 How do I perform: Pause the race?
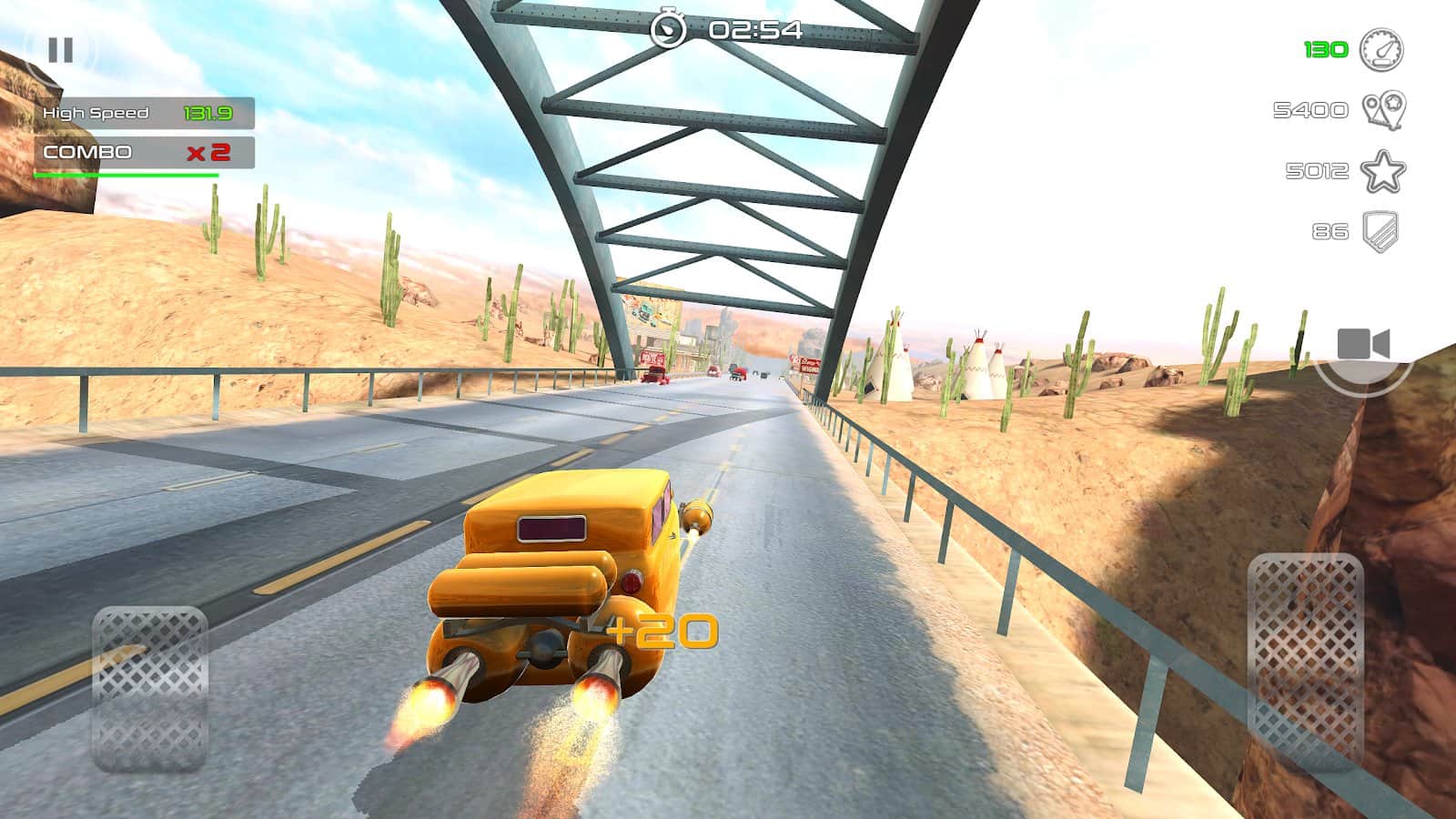click(x=60, y=50)
